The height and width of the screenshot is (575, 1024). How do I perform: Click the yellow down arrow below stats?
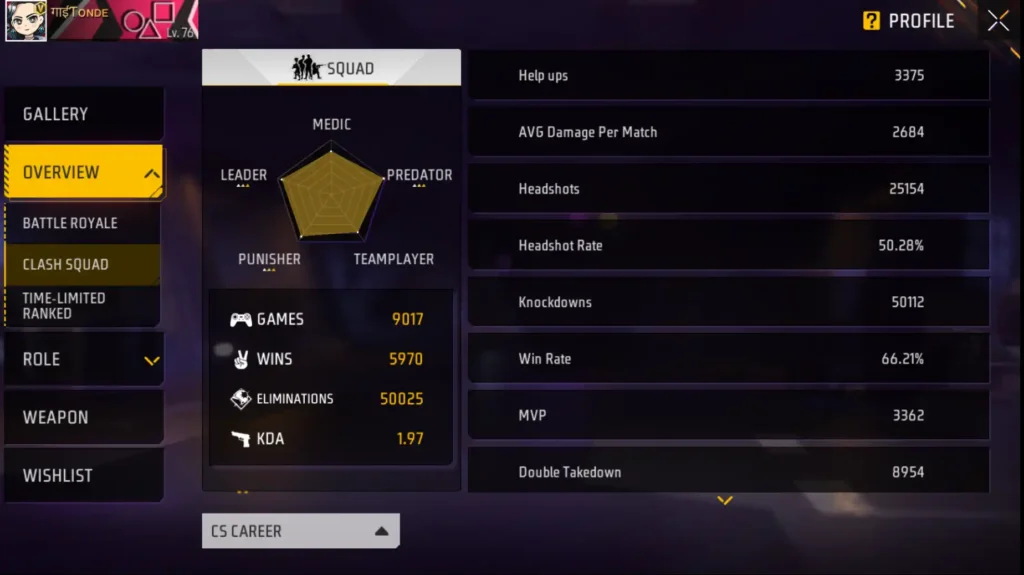point(726,500)
